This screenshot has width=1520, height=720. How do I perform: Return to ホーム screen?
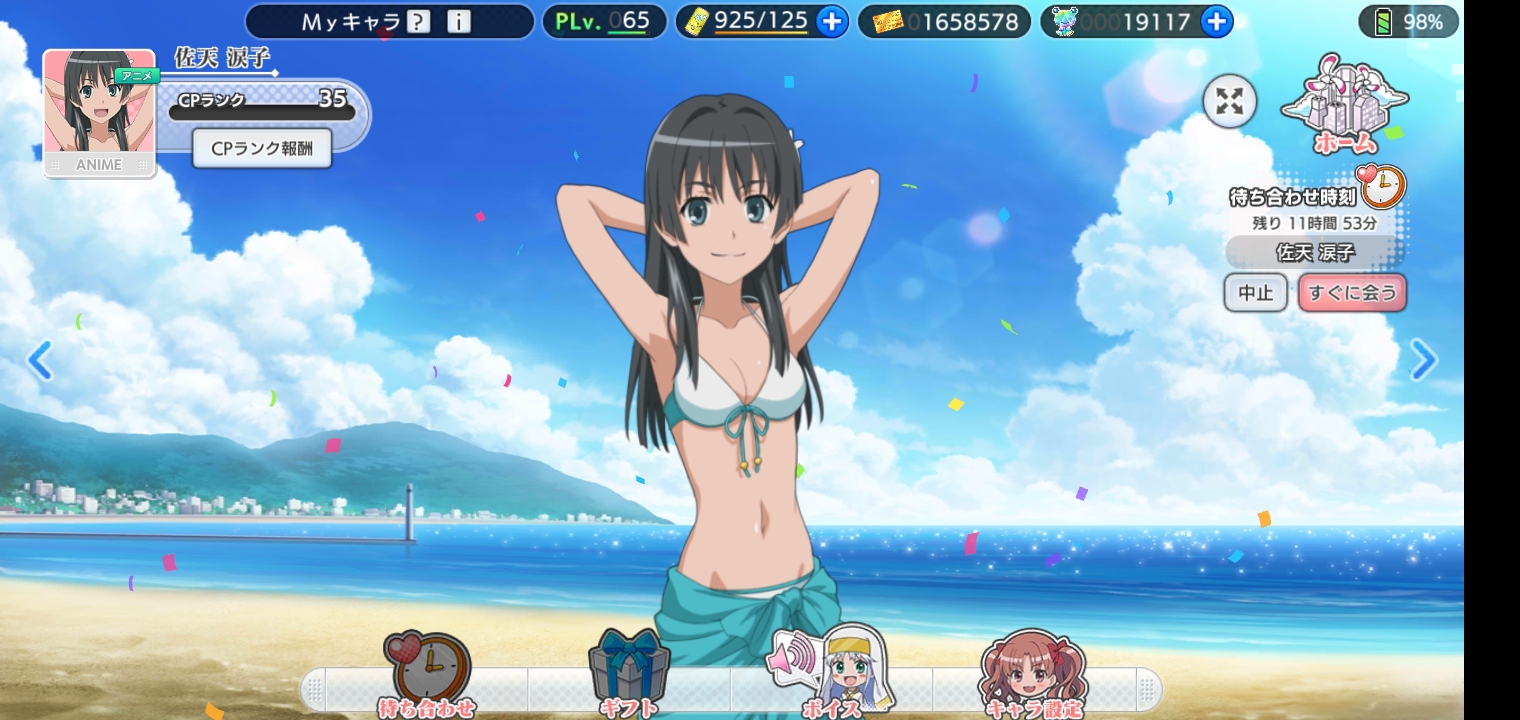tap(1344, 107)
